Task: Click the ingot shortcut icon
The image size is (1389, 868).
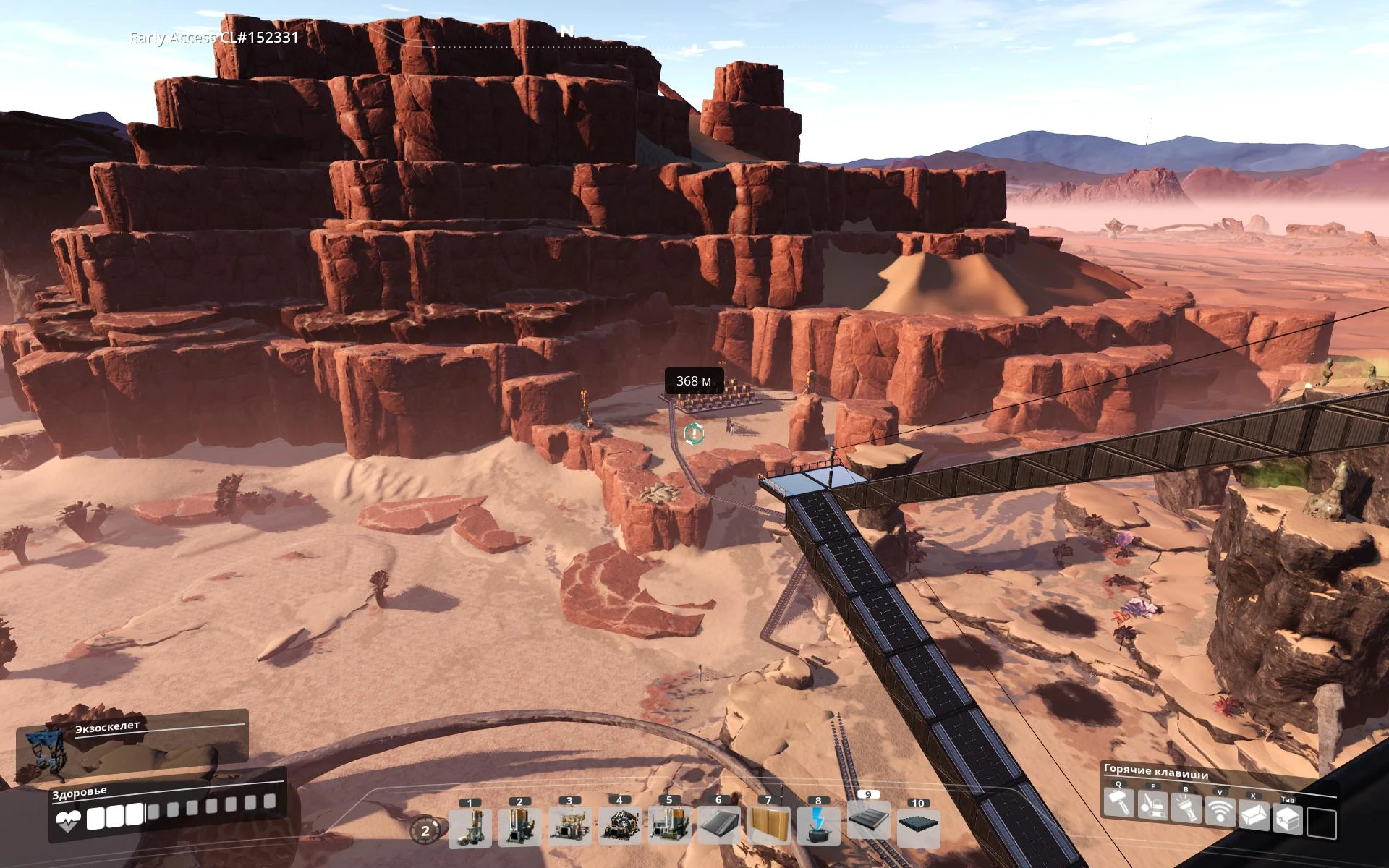Action: 1254,816
